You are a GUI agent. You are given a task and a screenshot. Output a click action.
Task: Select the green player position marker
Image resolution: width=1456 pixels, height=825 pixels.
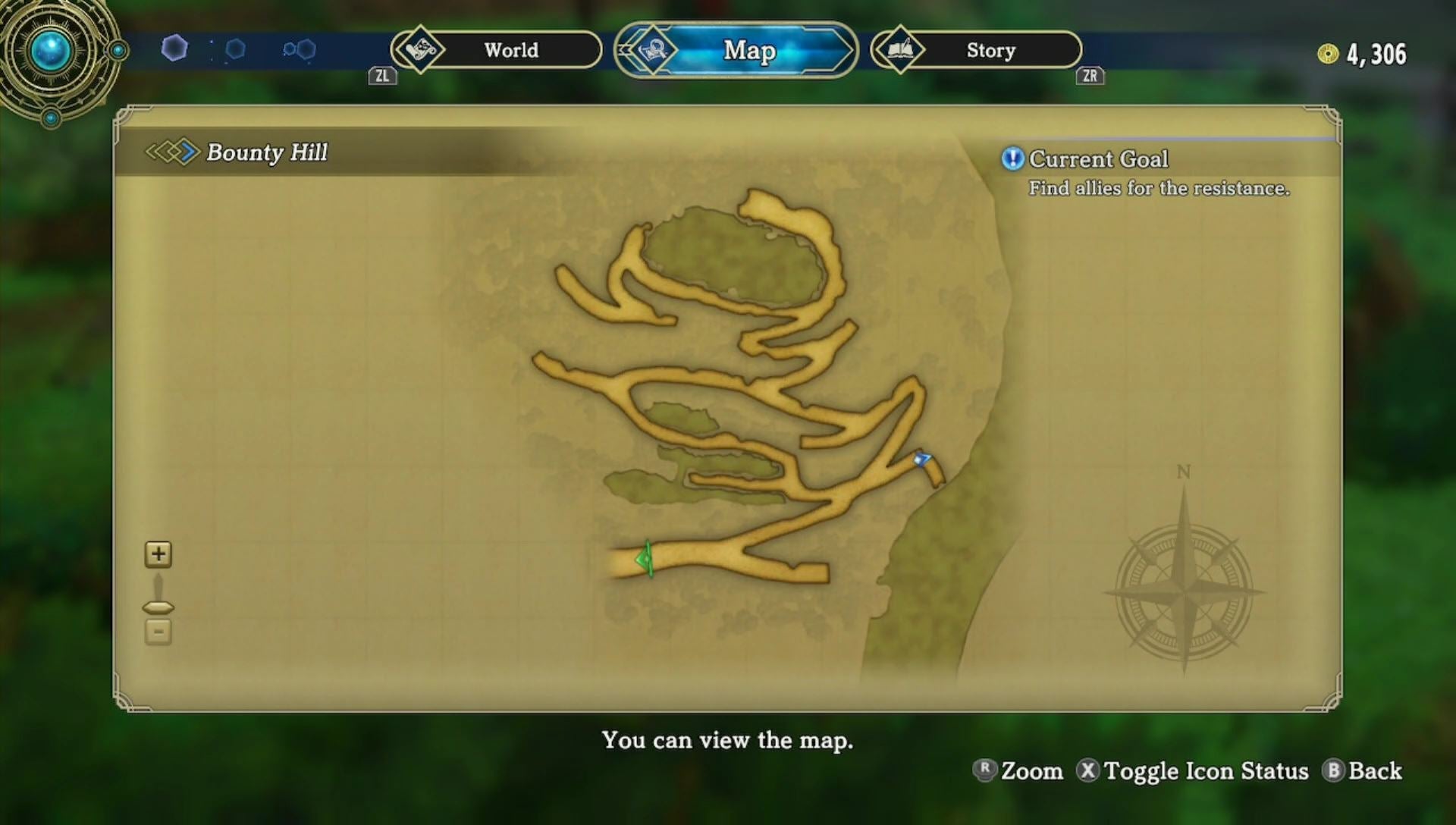(645, 560)
